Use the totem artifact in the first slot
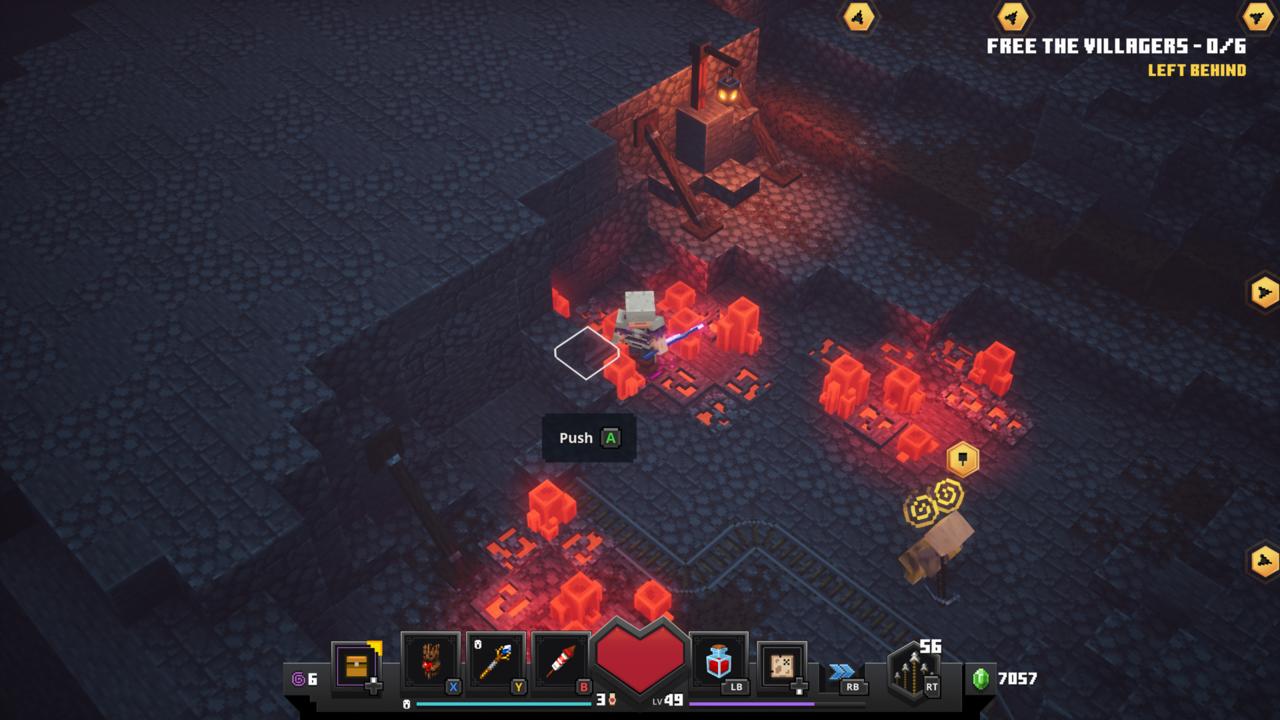Image resolution: width=1280 pixels, height=720 pixels. click(x=430, y=661)
